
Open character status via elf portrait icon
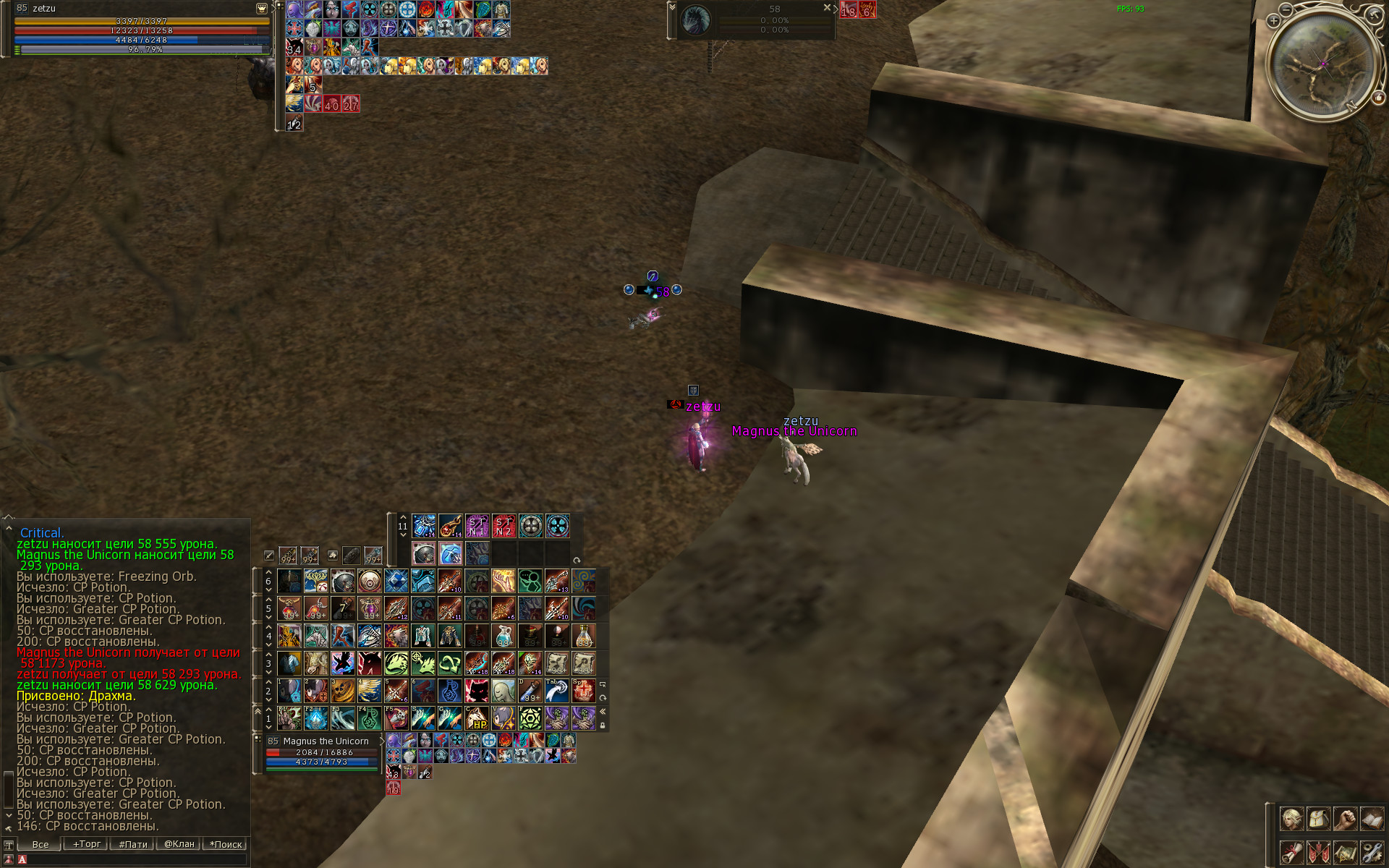tap(1291, 820)
